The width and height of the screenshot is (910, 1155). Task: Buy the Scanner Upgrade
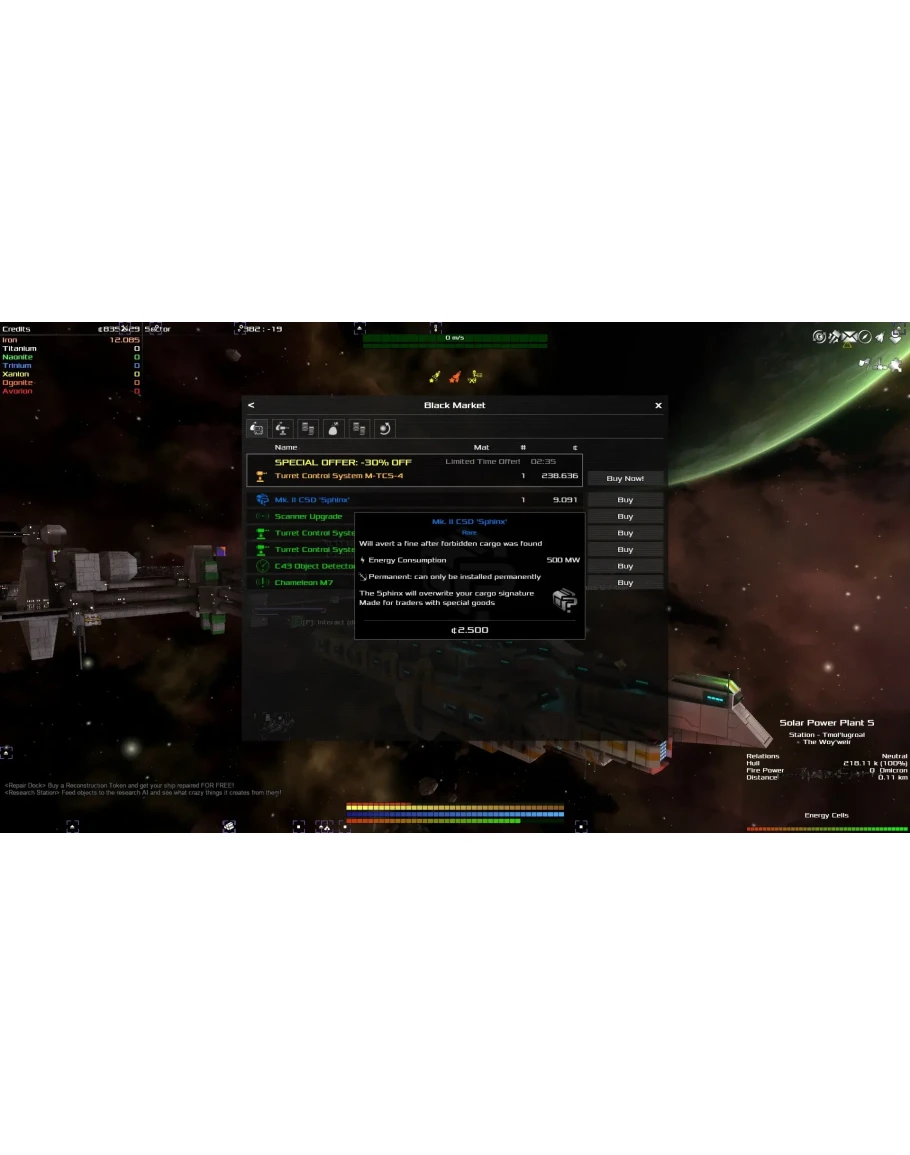click(x=625, y=516)
